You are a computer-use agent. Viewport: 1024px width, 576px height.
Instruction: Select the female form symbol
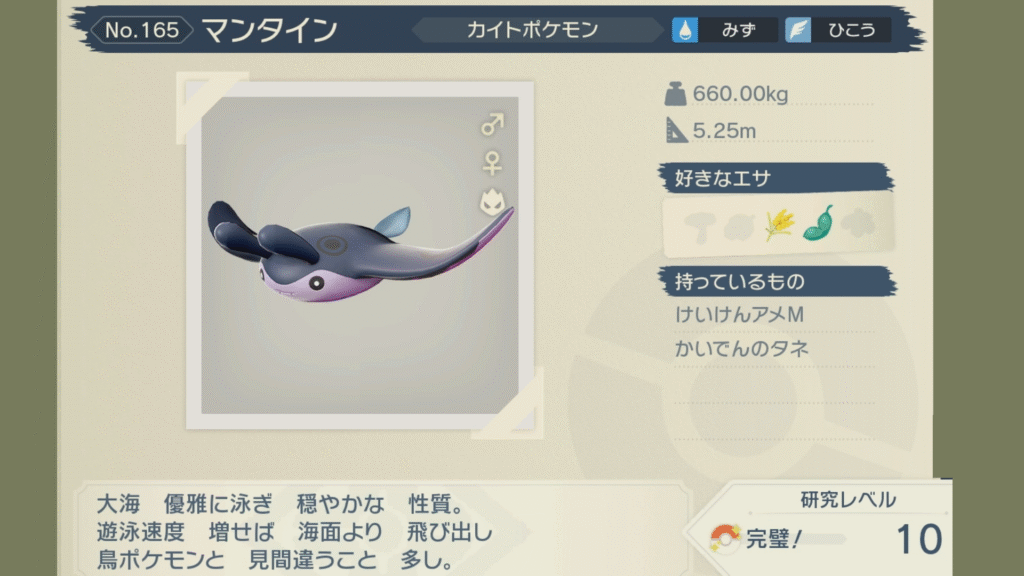492,163
